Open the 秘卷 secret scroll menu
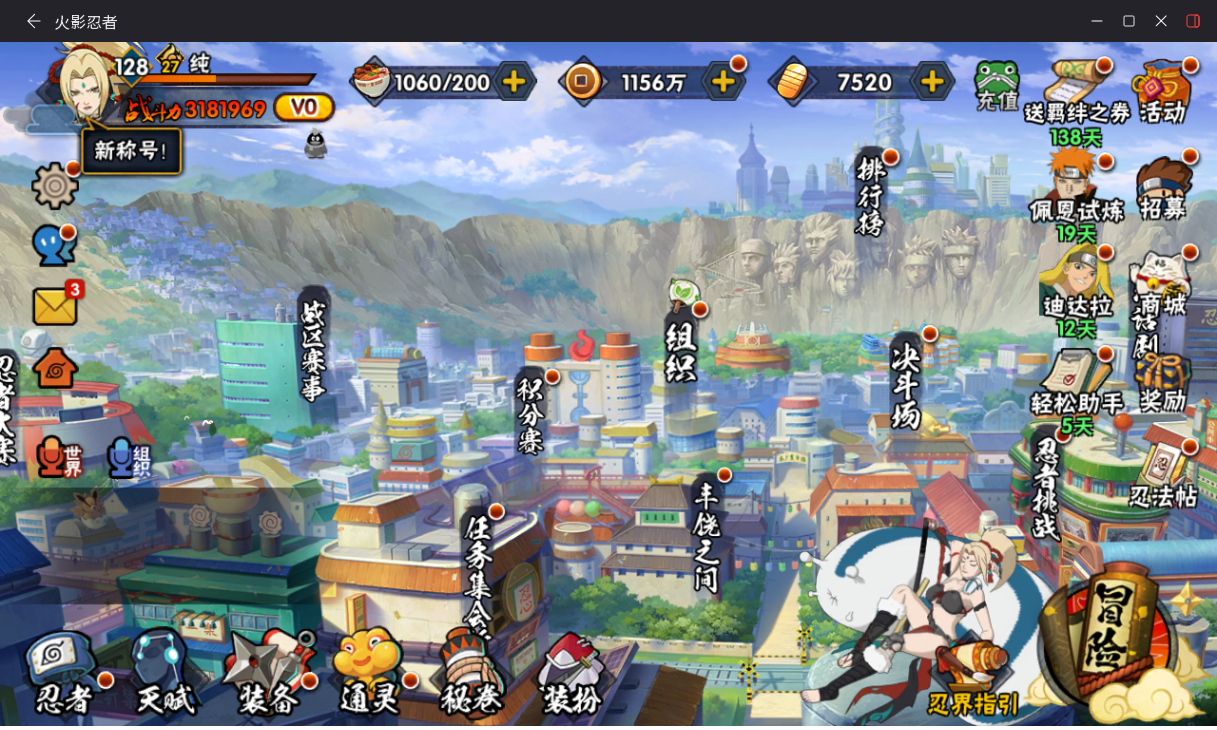The image size is (1217, 730). click(470, 673)
